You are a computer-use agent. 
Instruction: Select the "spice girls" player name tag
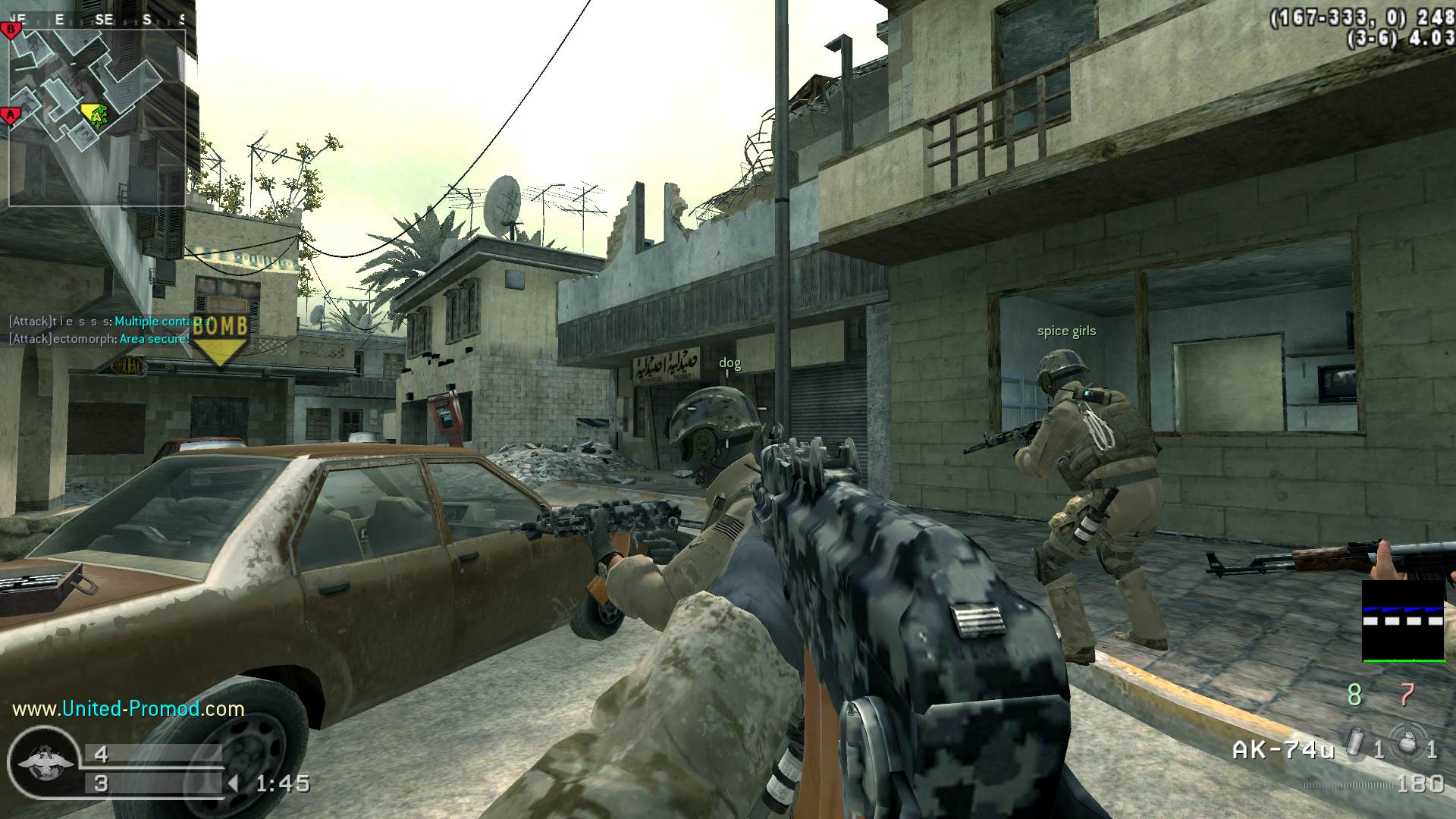click(1066, 331)
